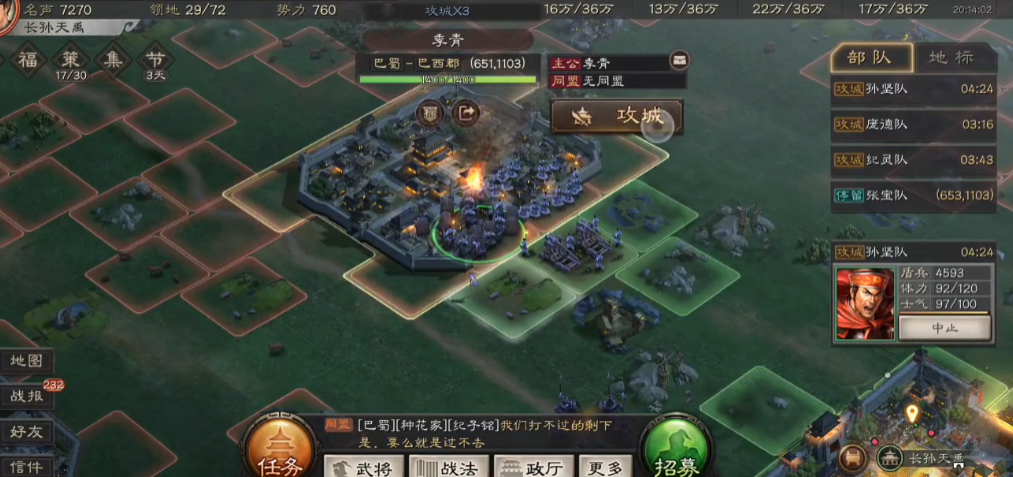Click the share arrow icon above city

pos(466,113)
